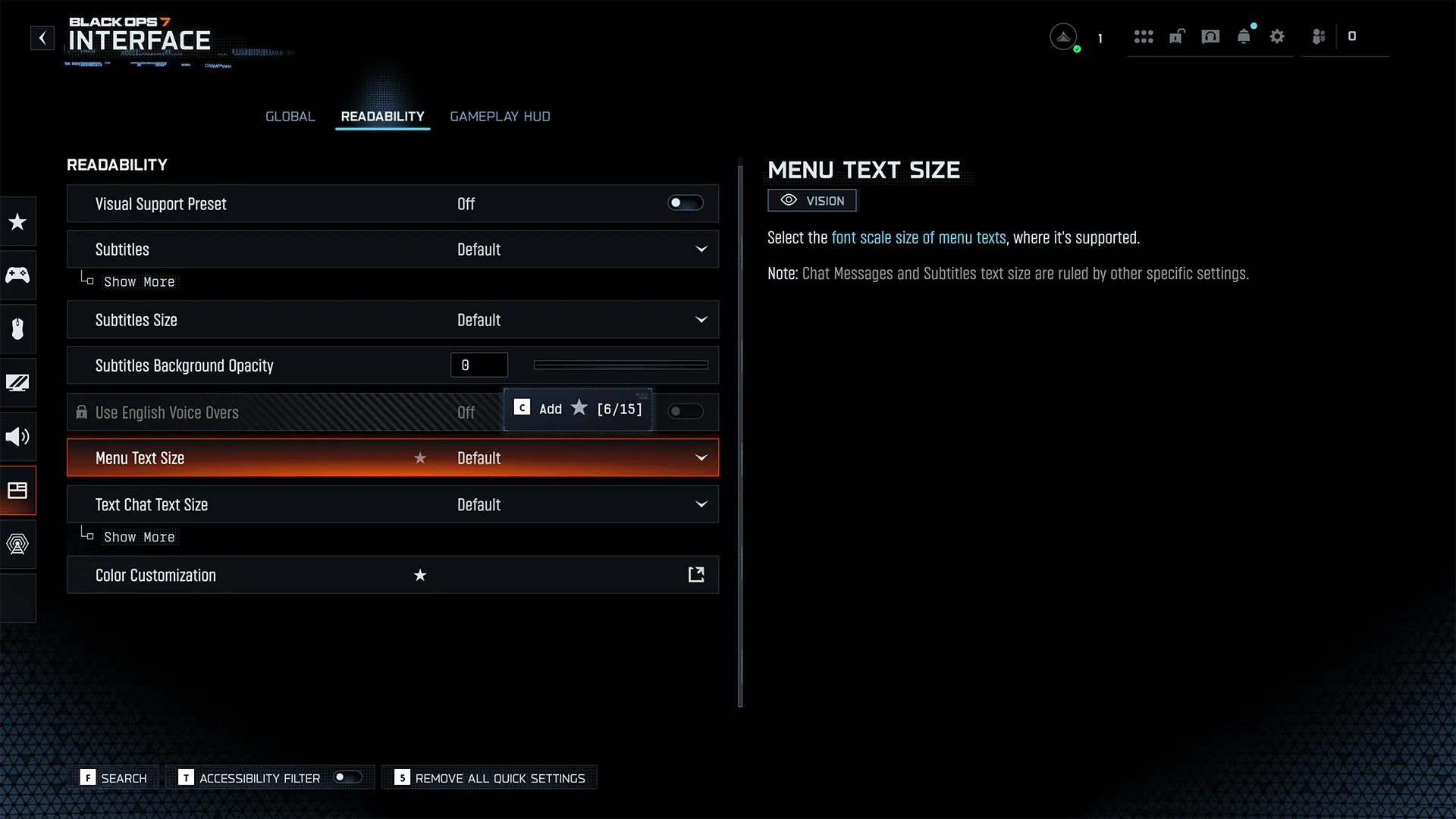Expand Show More under Text Chat Text Size

tap(139, 538)
